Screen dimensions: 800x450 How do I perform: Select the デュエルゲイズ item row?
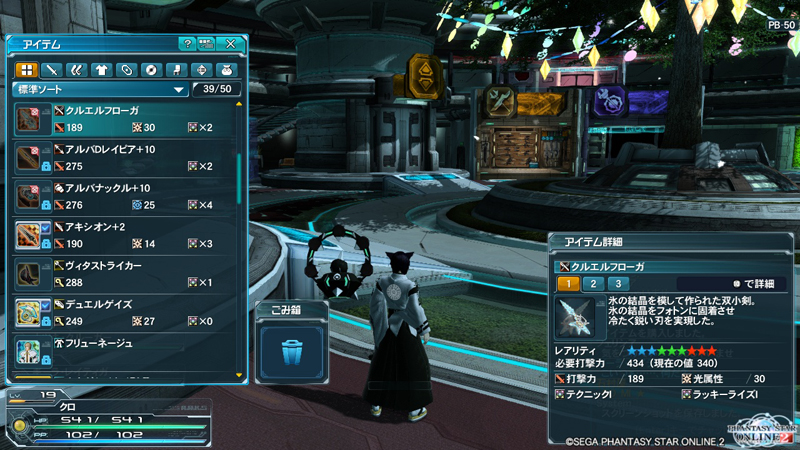click(x=128, y=313)
